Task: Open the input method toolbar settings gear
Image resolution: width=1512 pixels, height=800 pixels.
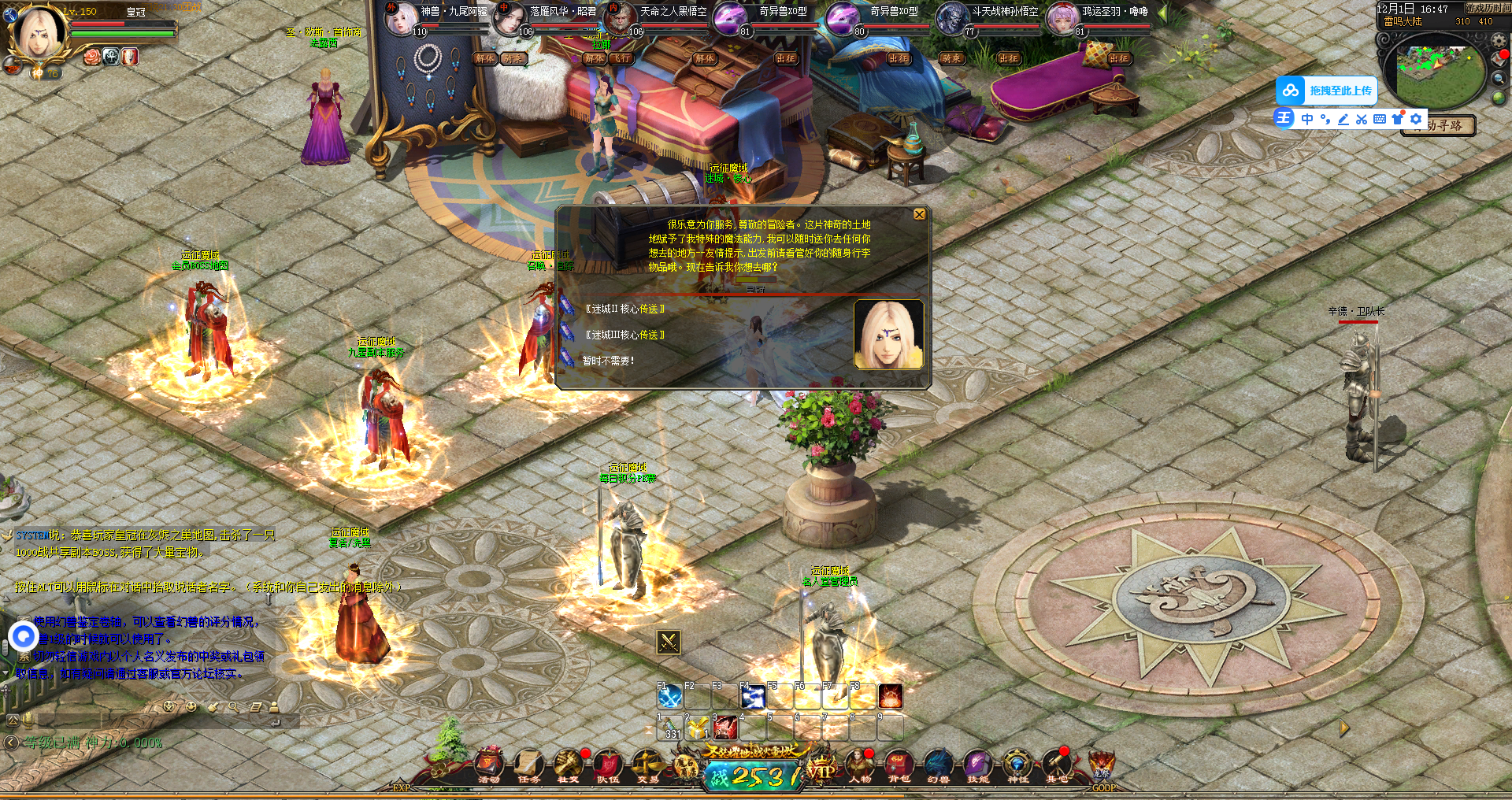Action: (1416, 119)
